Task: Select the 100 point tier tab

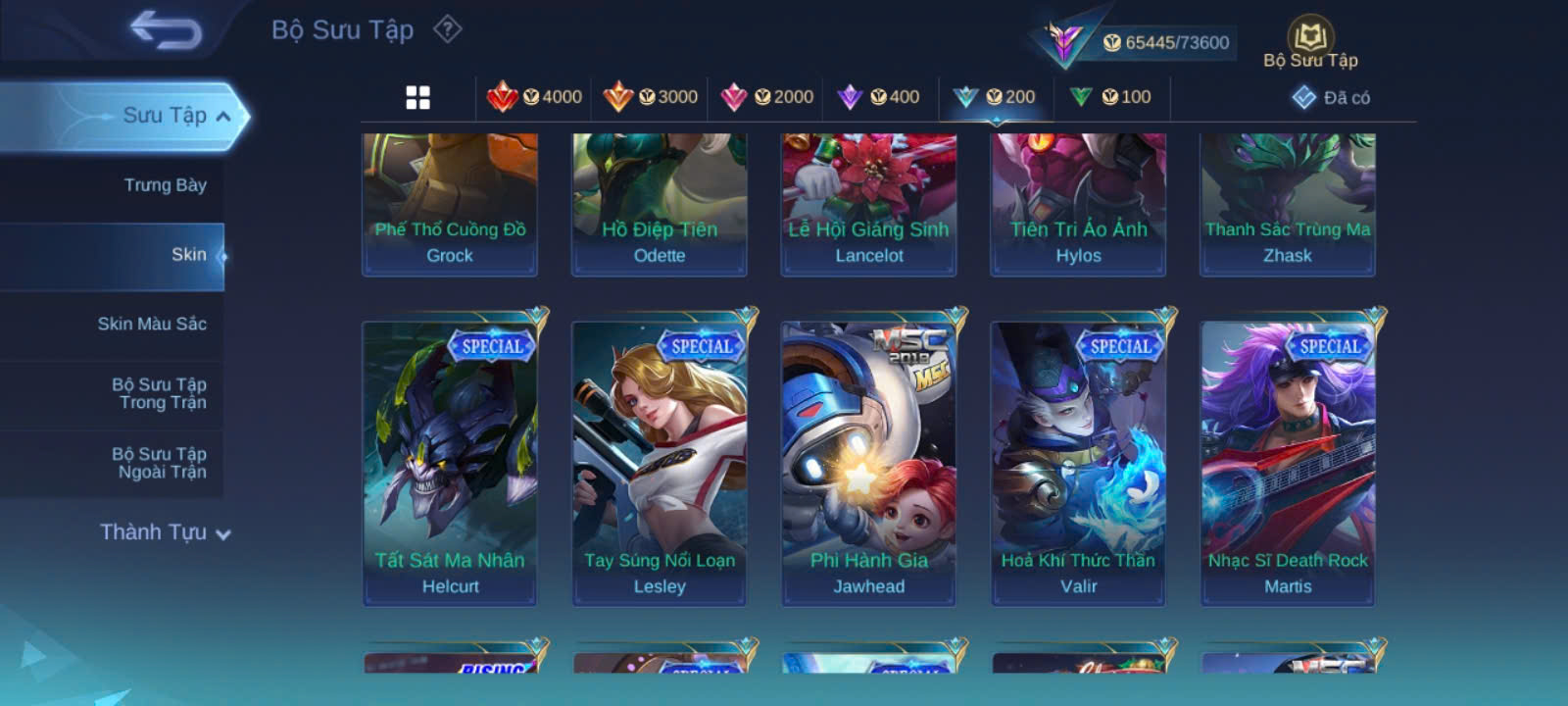Action: [1111, 97]
